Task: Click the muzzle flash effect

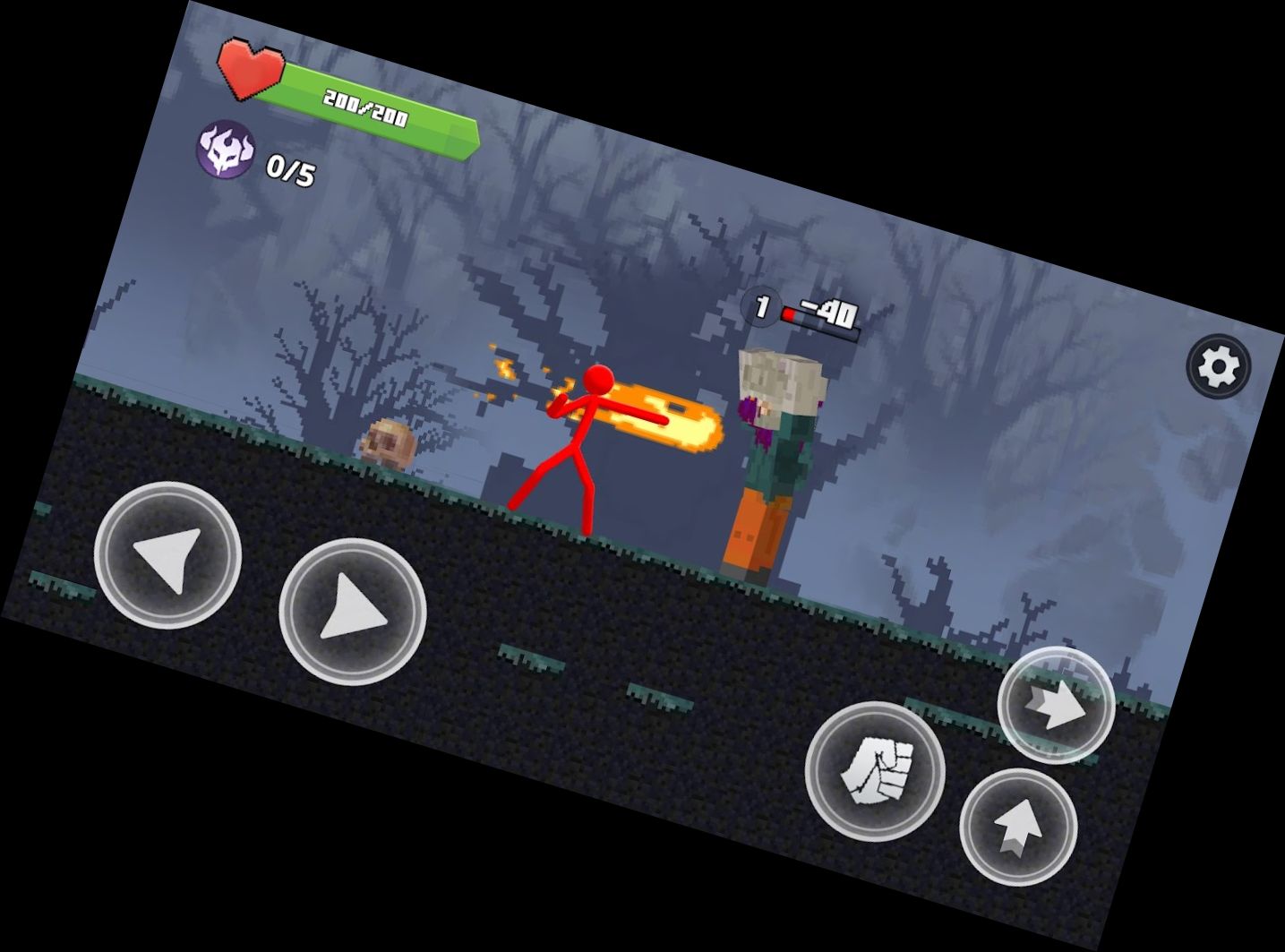Action: [x=506, y=367]
